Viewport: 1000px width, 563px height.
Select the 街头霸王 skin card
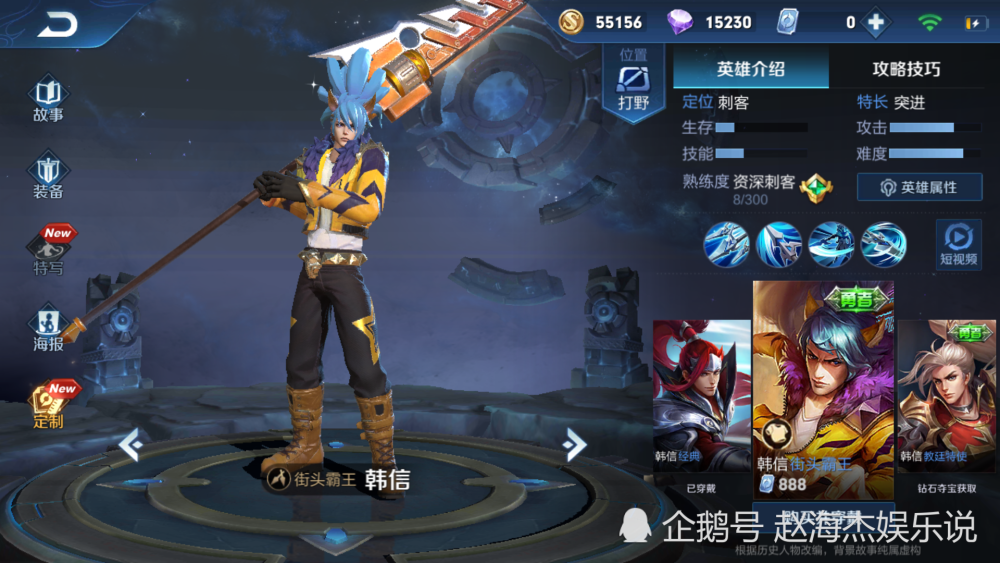pyautogui.click(x=823, y=390)
